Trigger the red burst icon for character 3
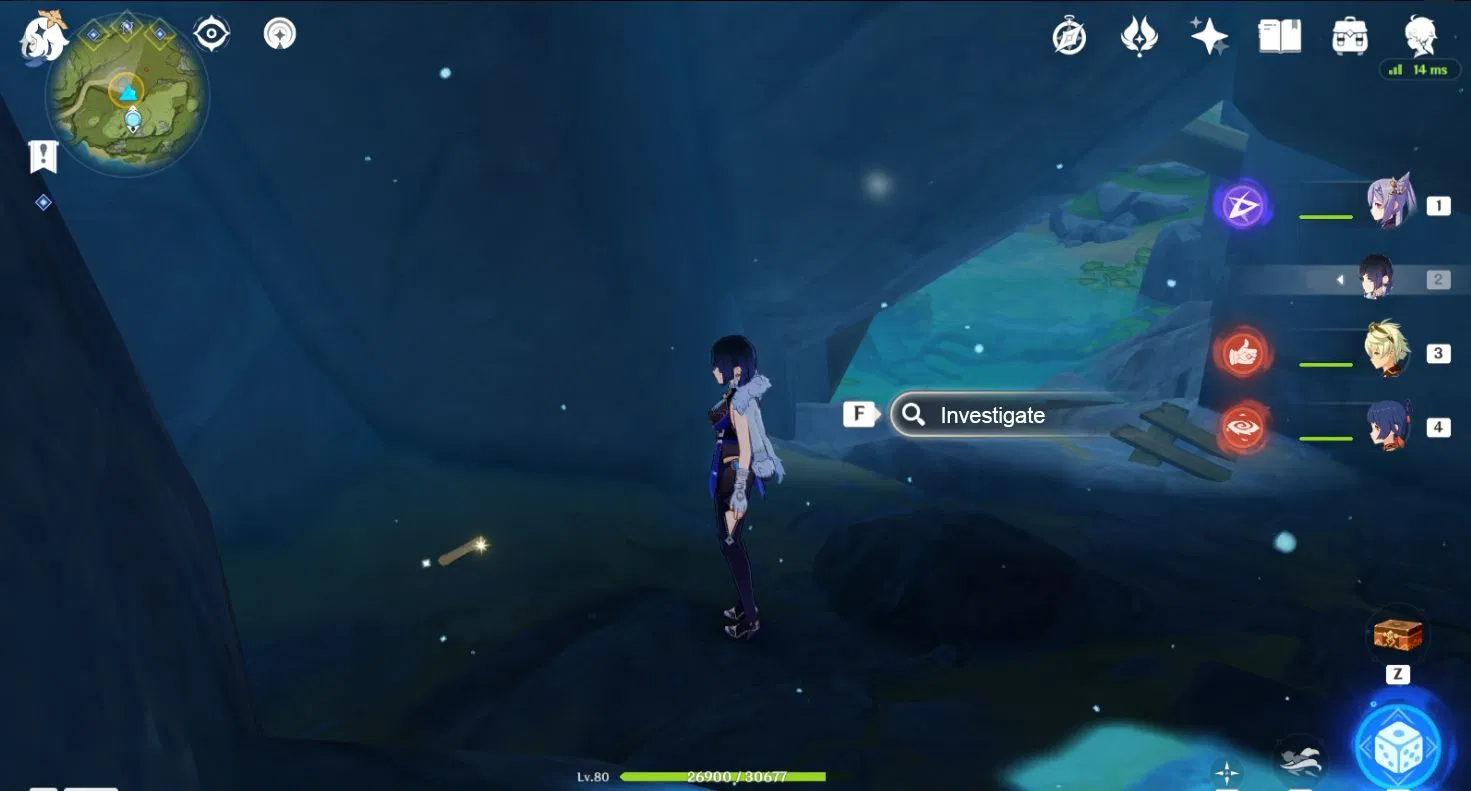The image size is (1471, 791). point(1242,353)
